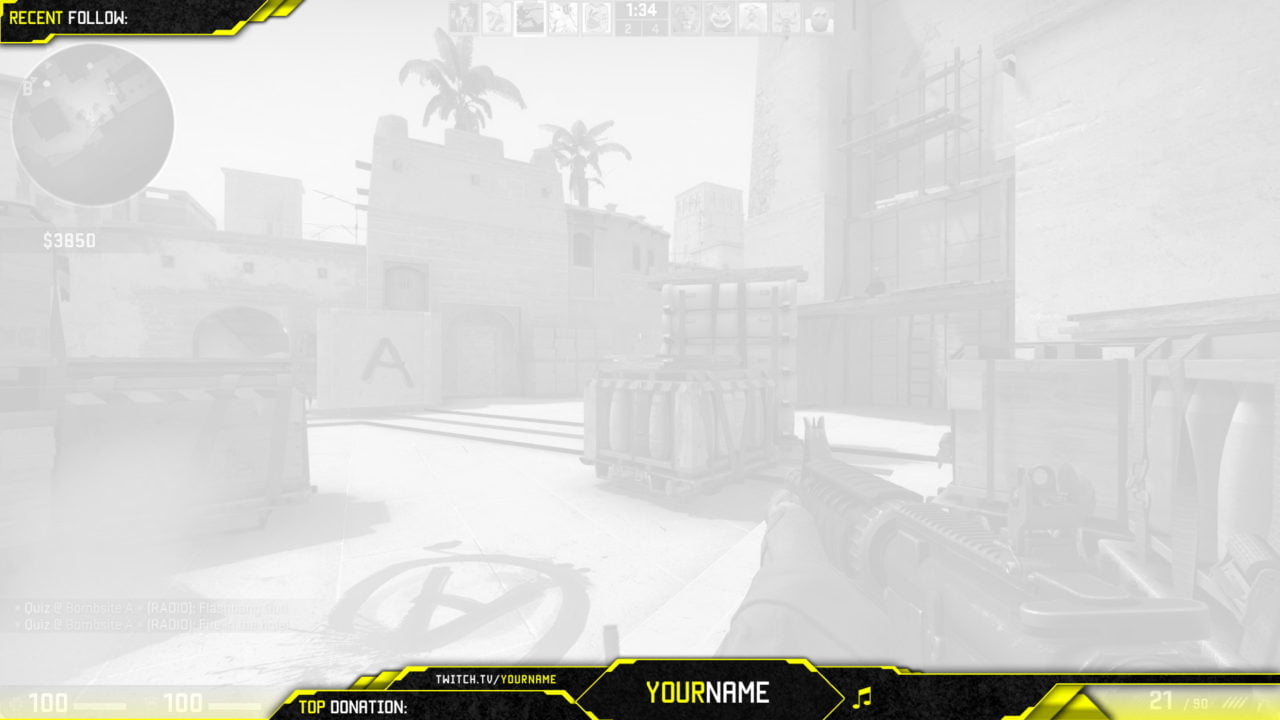The image size is (1280, 720).
Task: Select the rightmost T player avatar
Action: (x=818, y=17)
